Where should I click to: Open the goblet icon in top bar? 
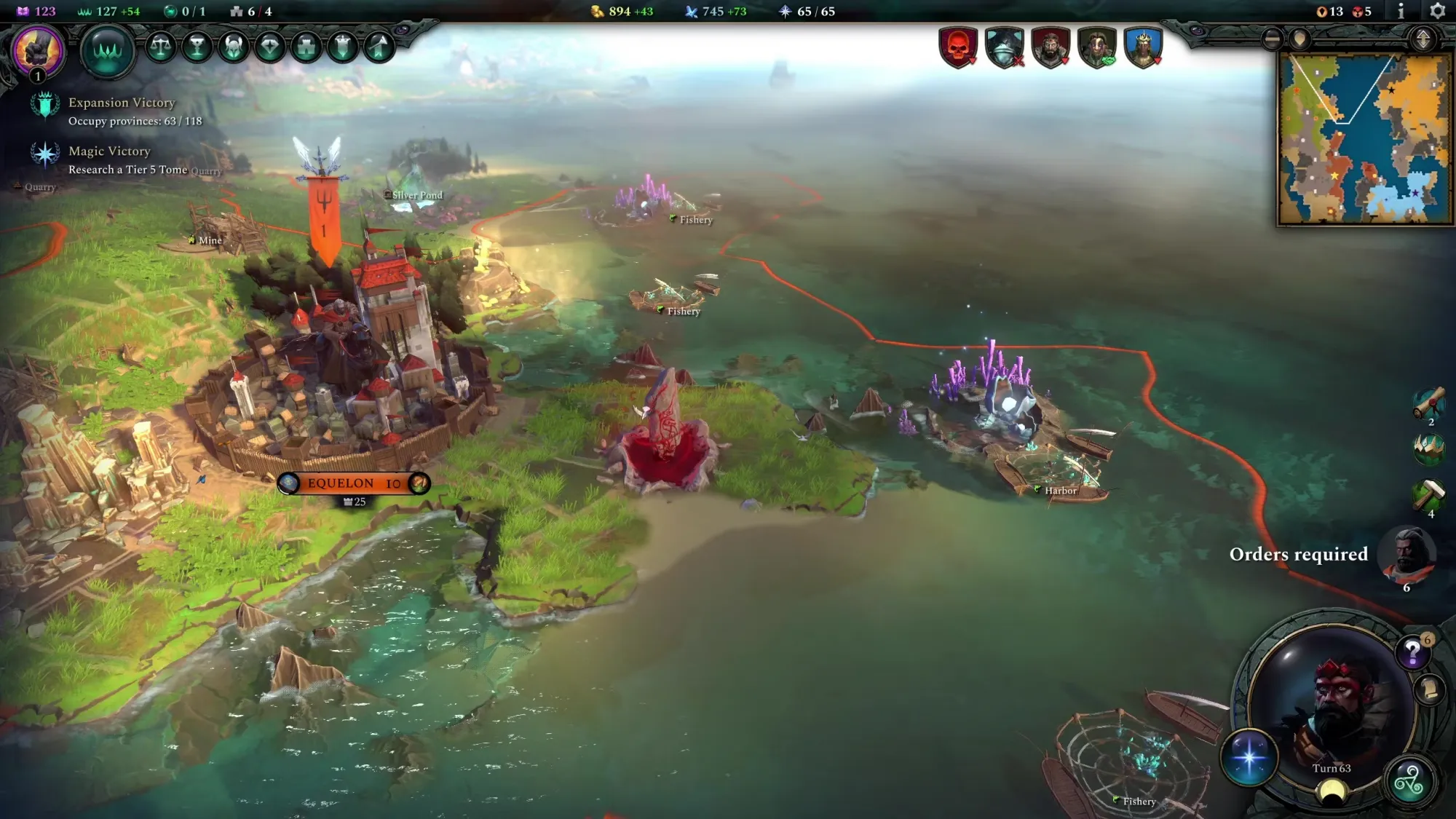pyautogui.click(x=197, y=47)
